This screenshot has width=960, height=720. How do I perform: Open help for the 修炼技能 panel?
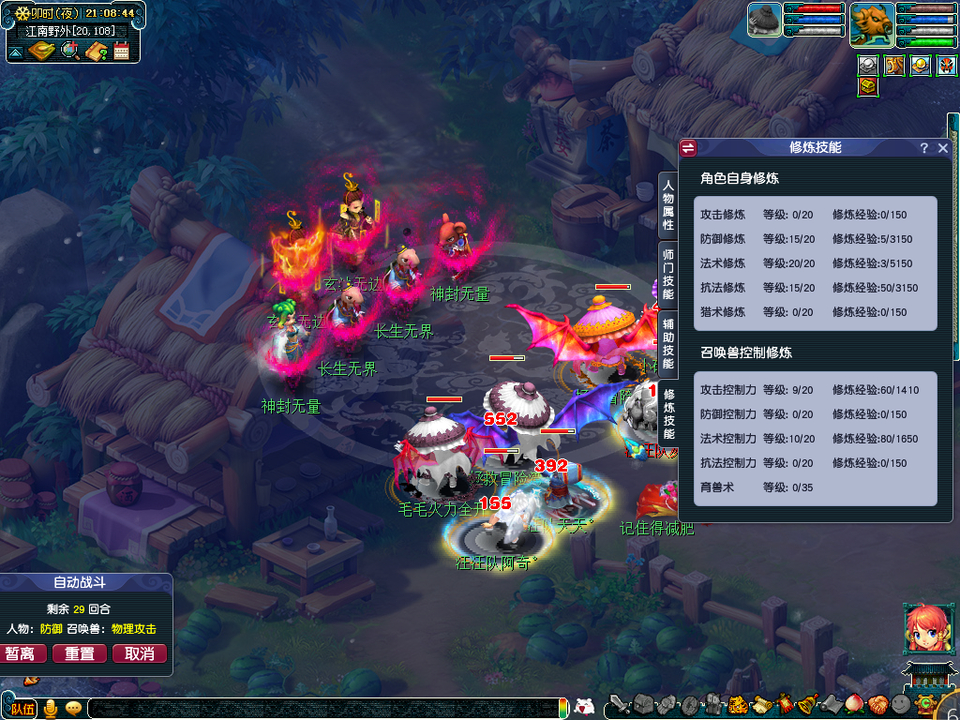pyautogui.click(x=924, y=148)
